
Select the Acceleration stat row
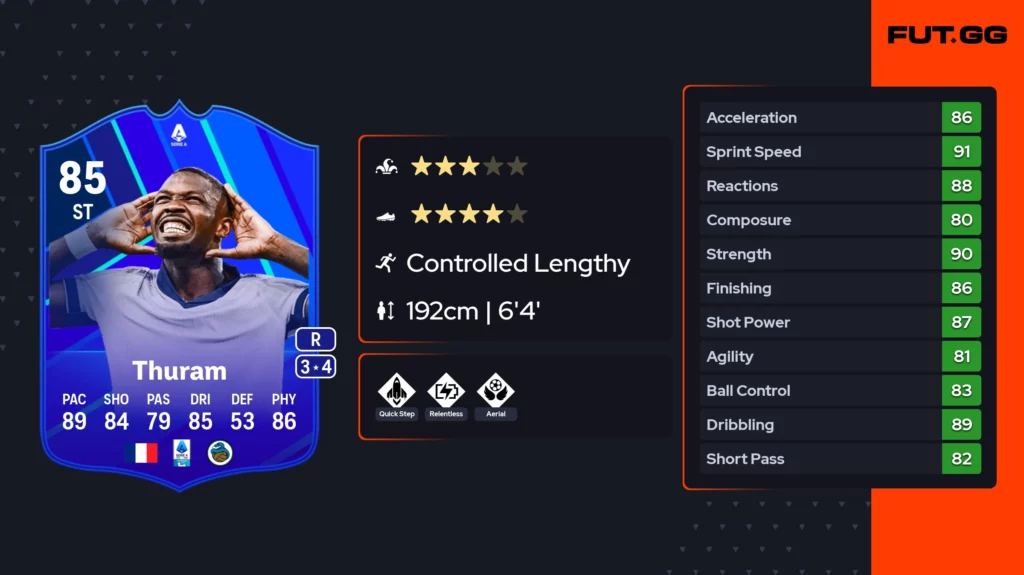tap(840, 118)
